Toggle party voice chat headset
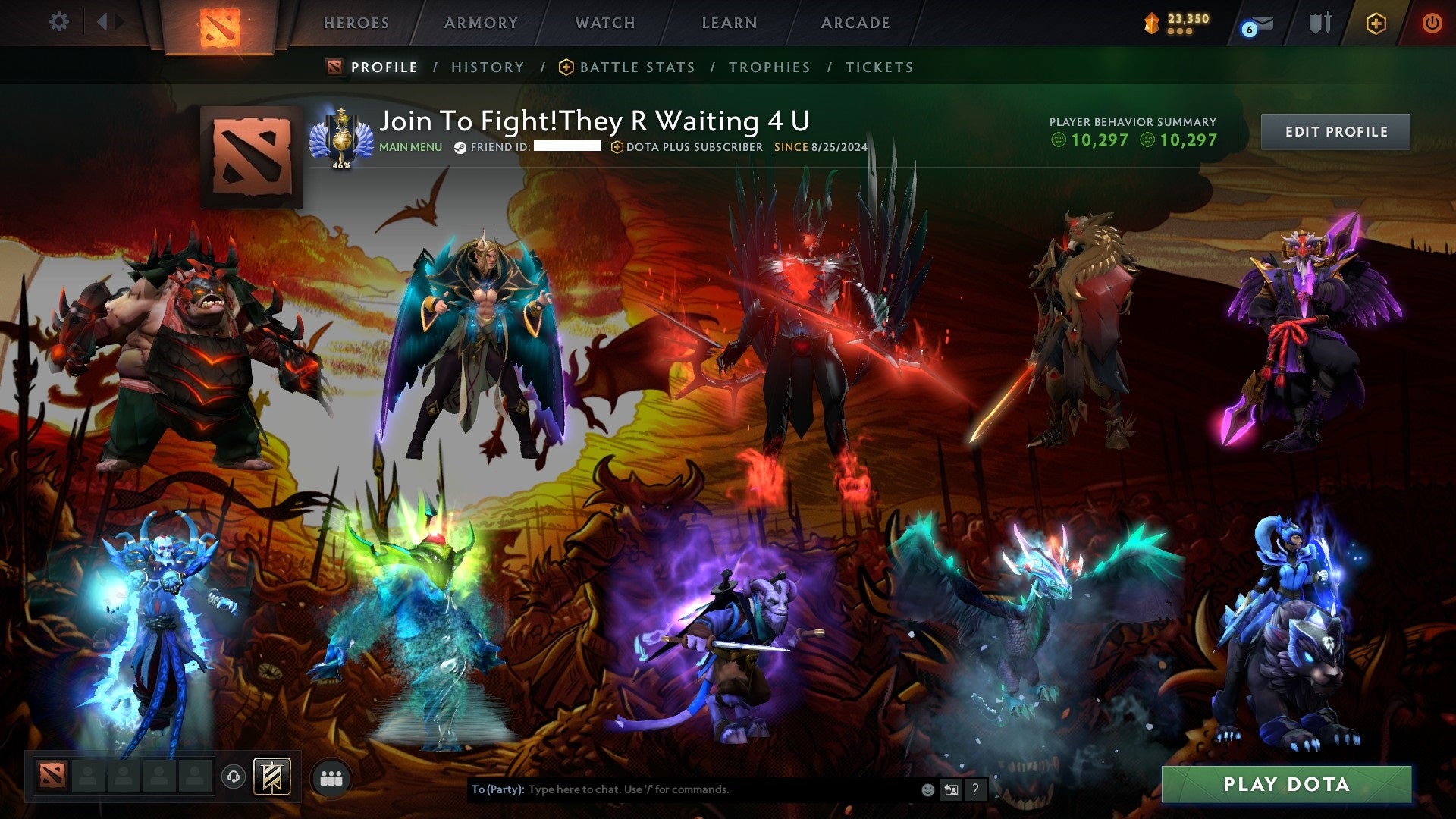This screenshot has height=819, width=1456. [233, 776]
